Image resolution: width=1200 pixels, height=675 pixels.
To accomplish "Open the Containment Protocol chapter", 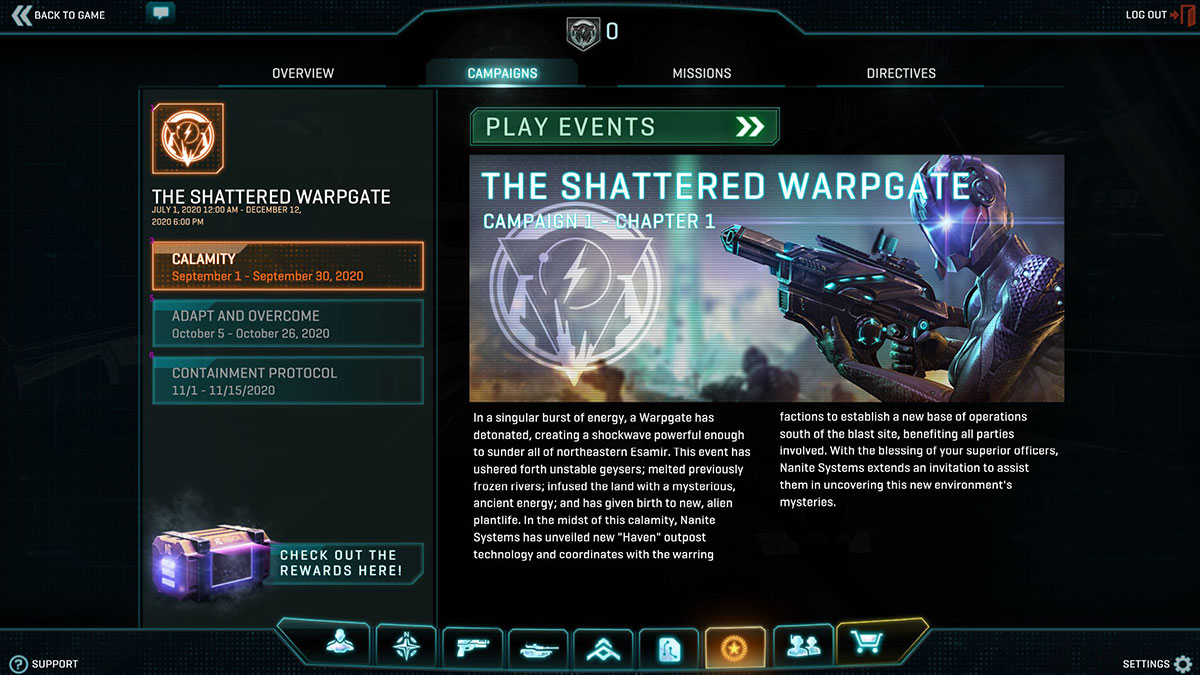I will pos(288,381).
